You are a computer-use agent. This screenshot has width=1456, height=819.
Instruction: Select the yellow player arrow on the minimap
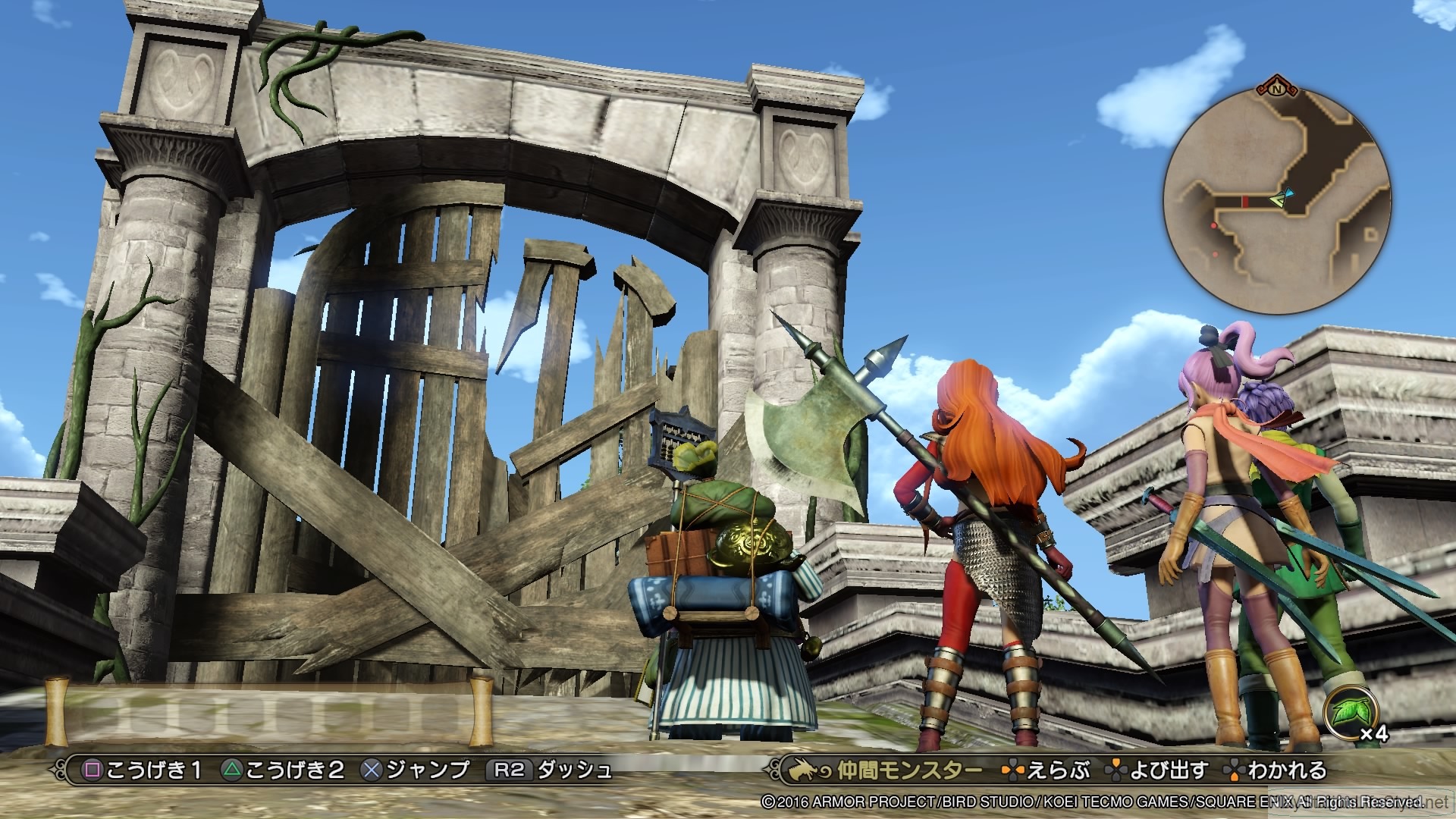1279,199
